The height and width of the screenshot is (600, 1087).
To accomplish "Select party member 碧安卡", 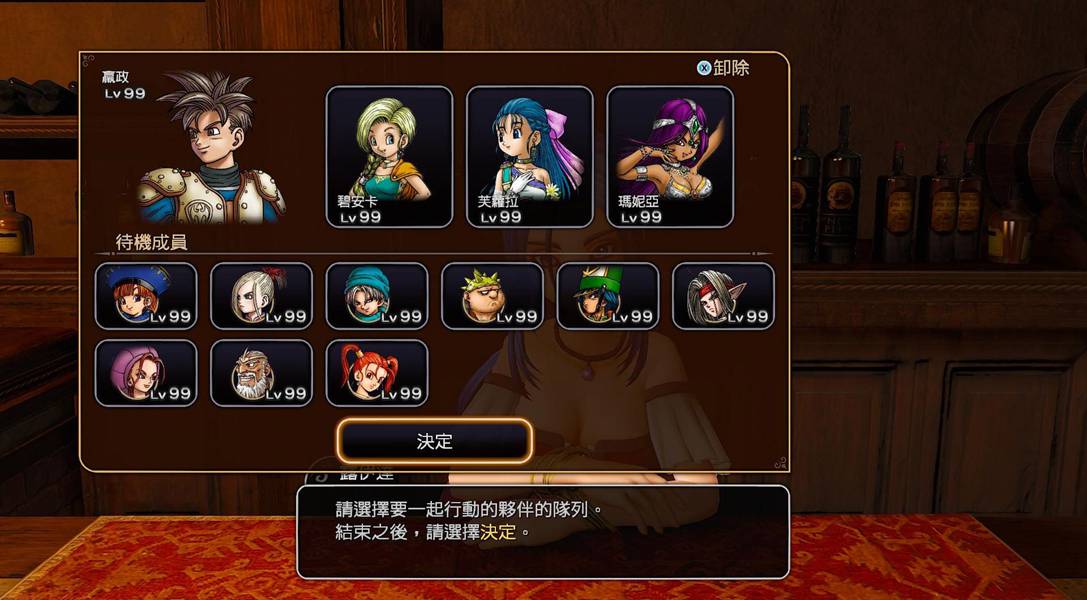I will tap(389, 157).
